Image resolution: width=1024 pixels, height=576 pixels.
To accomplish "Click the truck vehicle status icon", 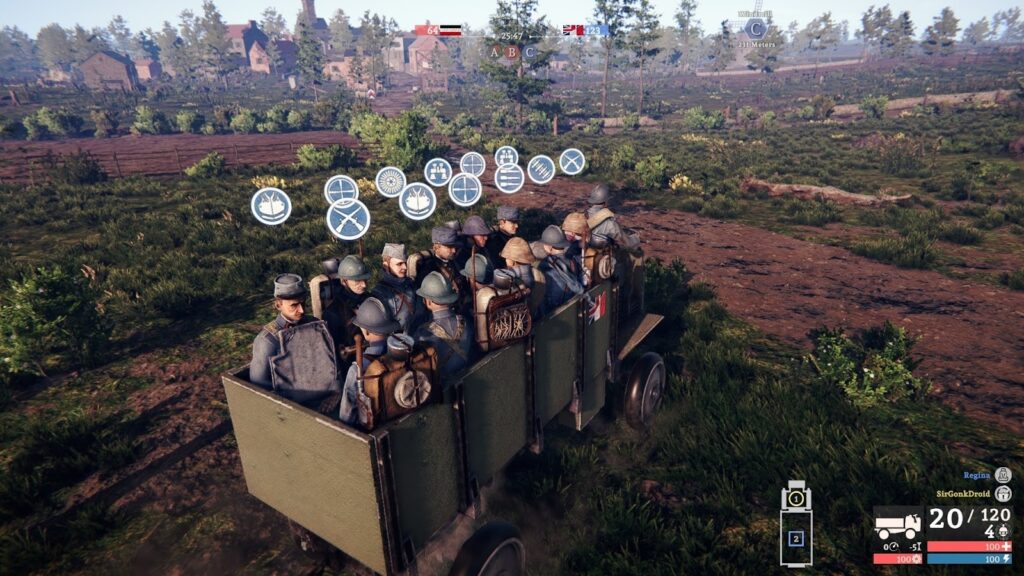I will pyautogui.click(x=897, y=525).
